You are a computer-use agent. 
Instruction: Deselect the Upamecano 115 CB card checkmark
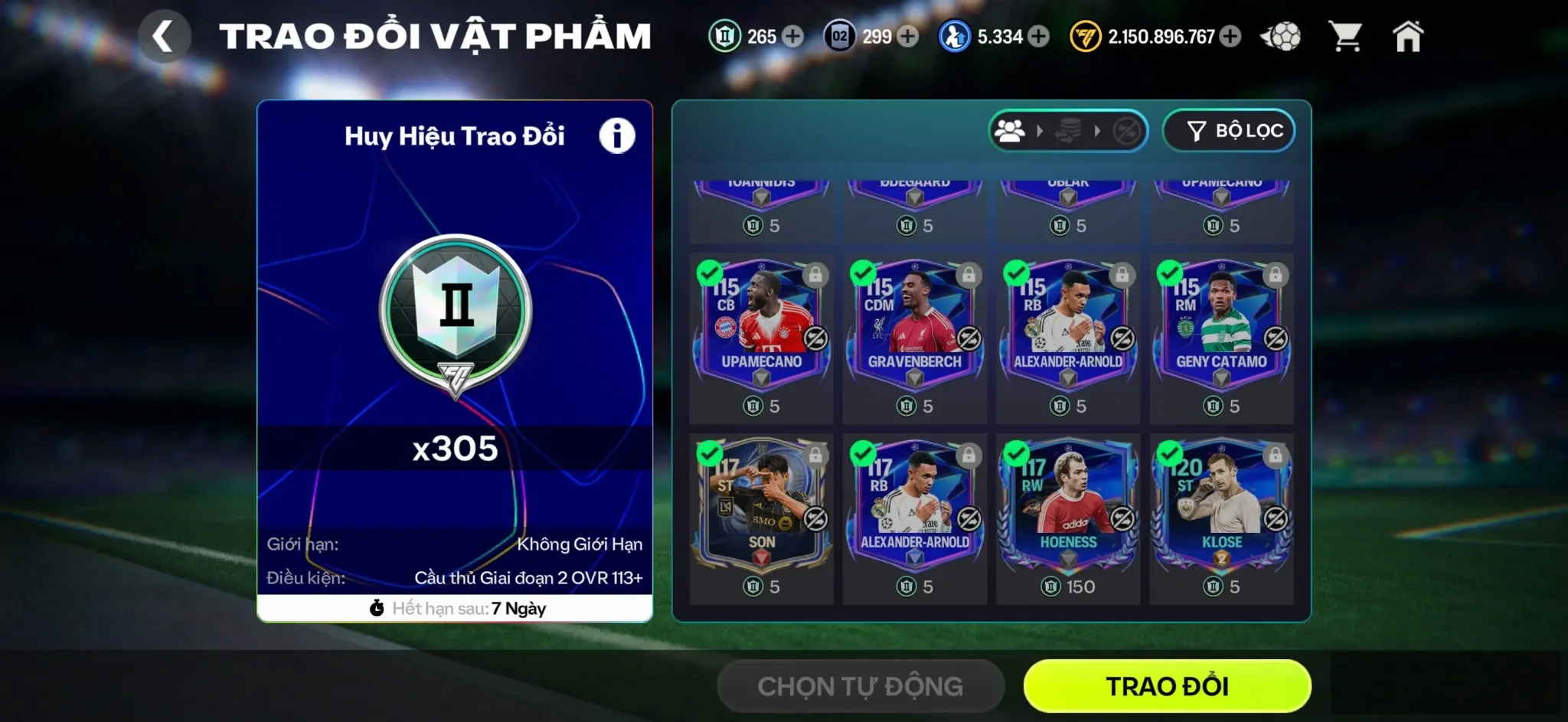click(710, 272)
